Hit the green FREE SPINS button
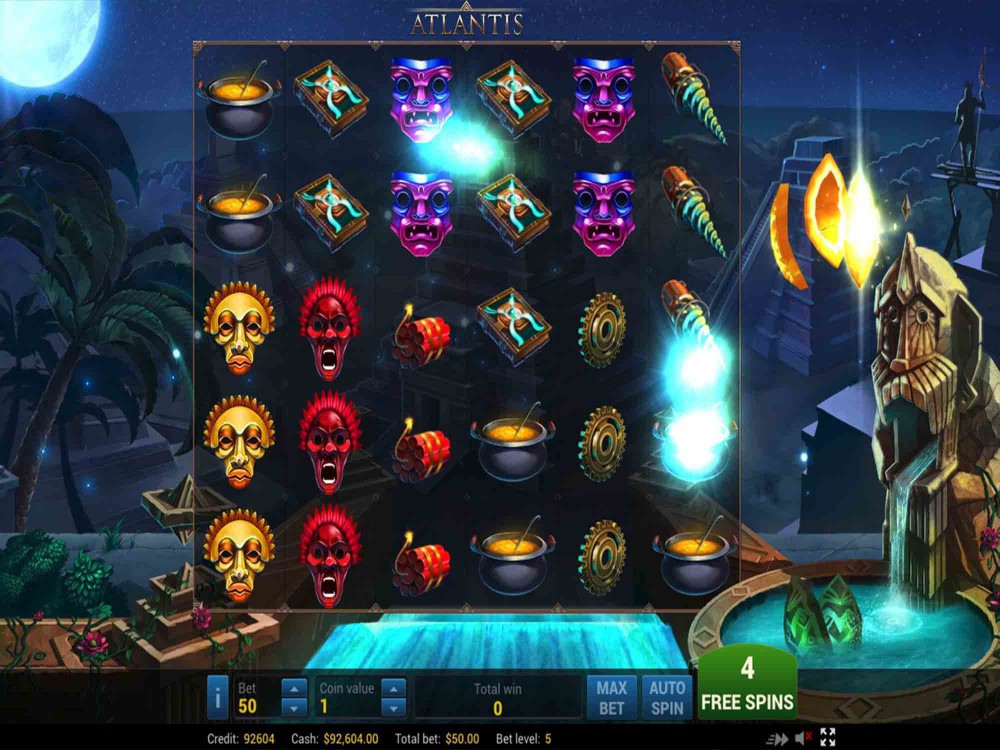The height and width of the screenshot is (750, 1000). pos(747,685)
